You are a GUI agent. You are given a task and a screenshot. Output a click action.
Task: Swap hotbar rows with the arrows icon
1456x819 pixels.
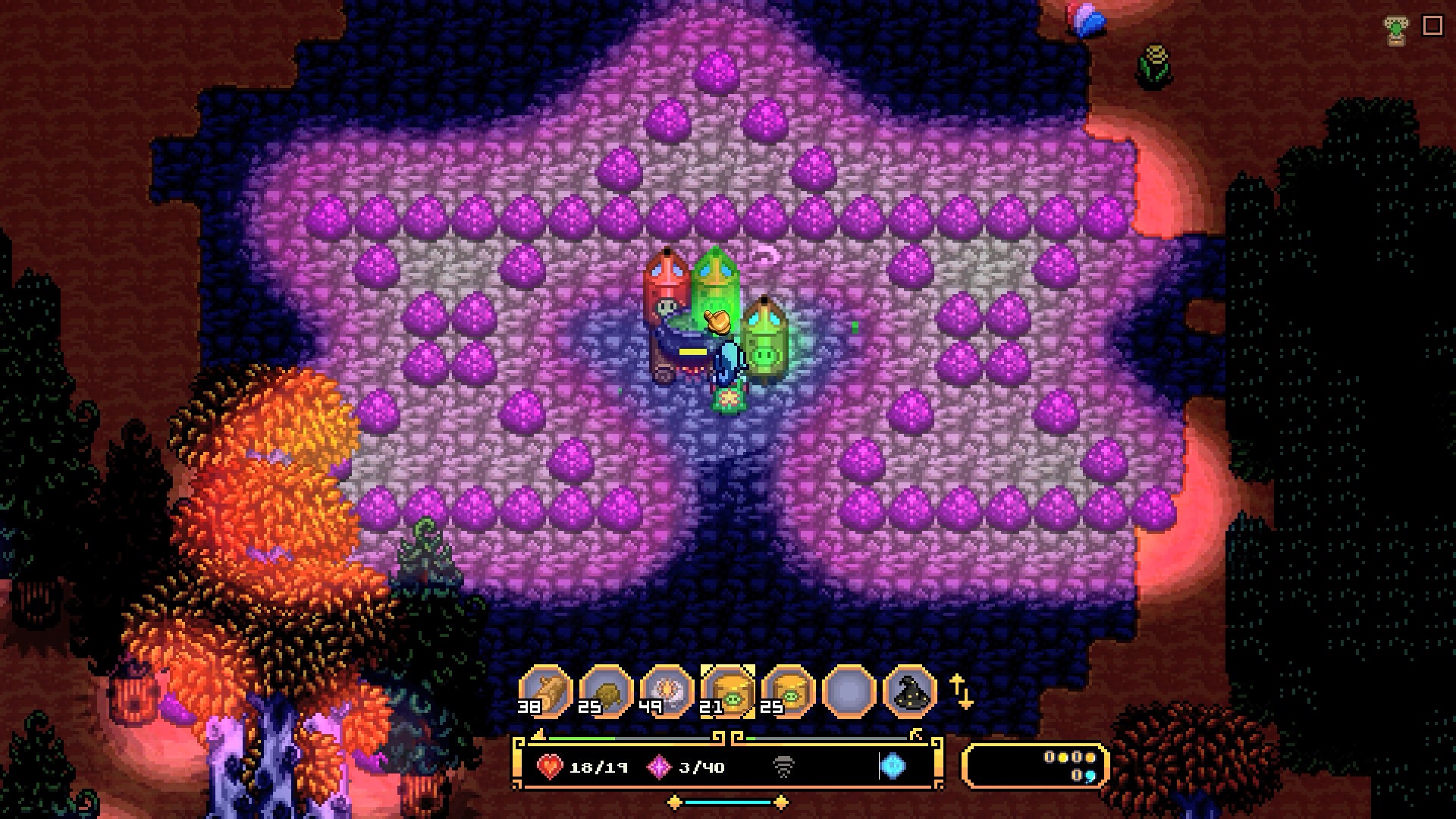tap(961, 692)
